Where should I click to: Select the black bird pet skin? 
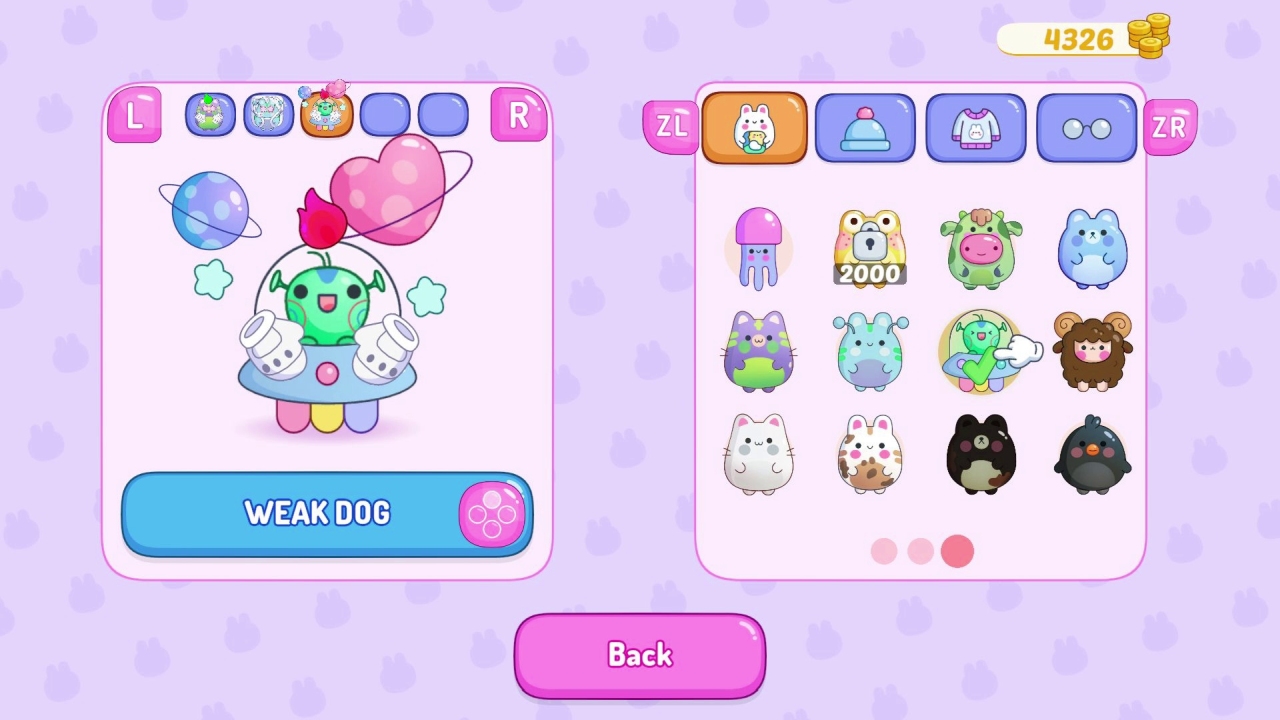pyautogui.click(x=1092, y=455)
